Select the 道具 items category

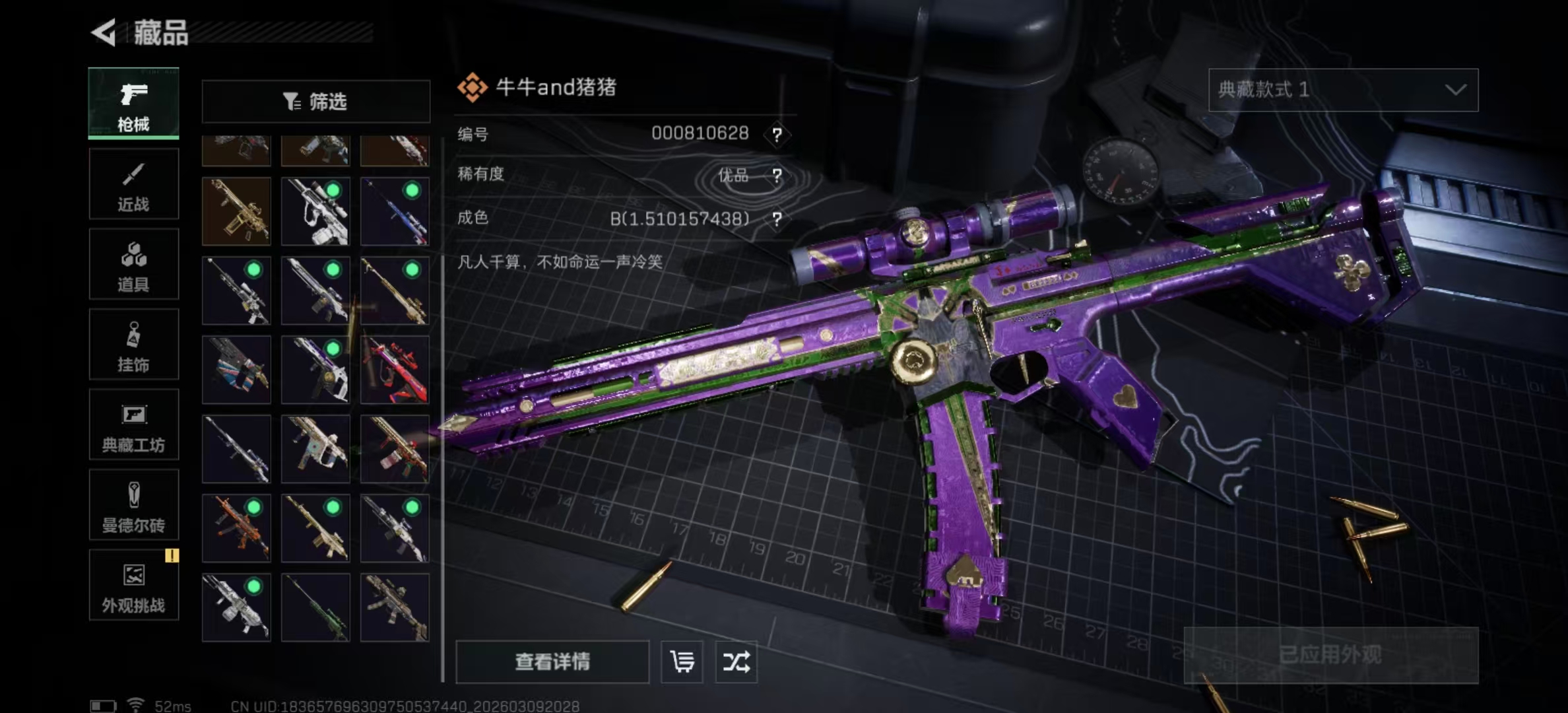click(133, 265)
